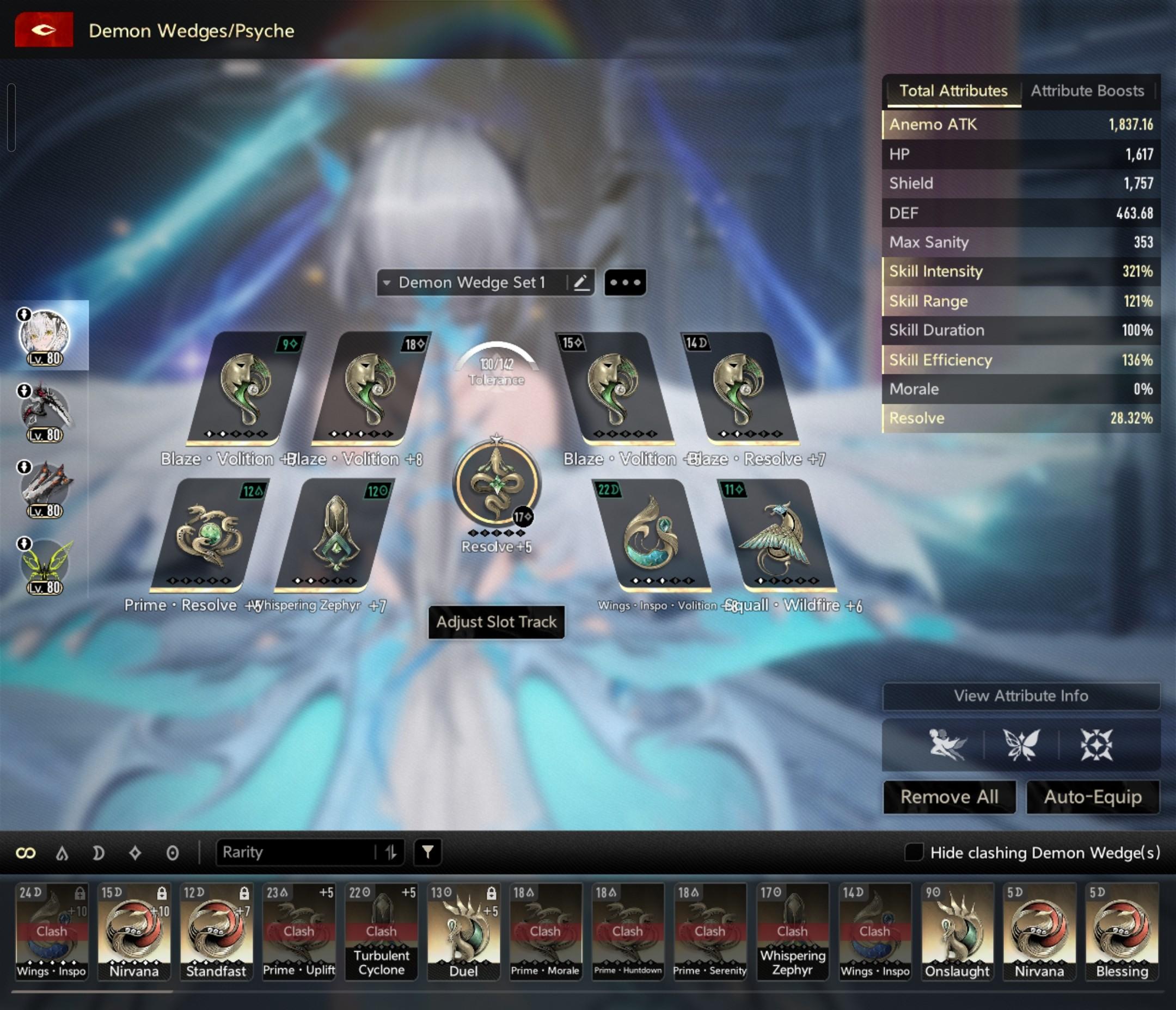
Task: Click Adjust Slot Track
Action: coord(496,622)
